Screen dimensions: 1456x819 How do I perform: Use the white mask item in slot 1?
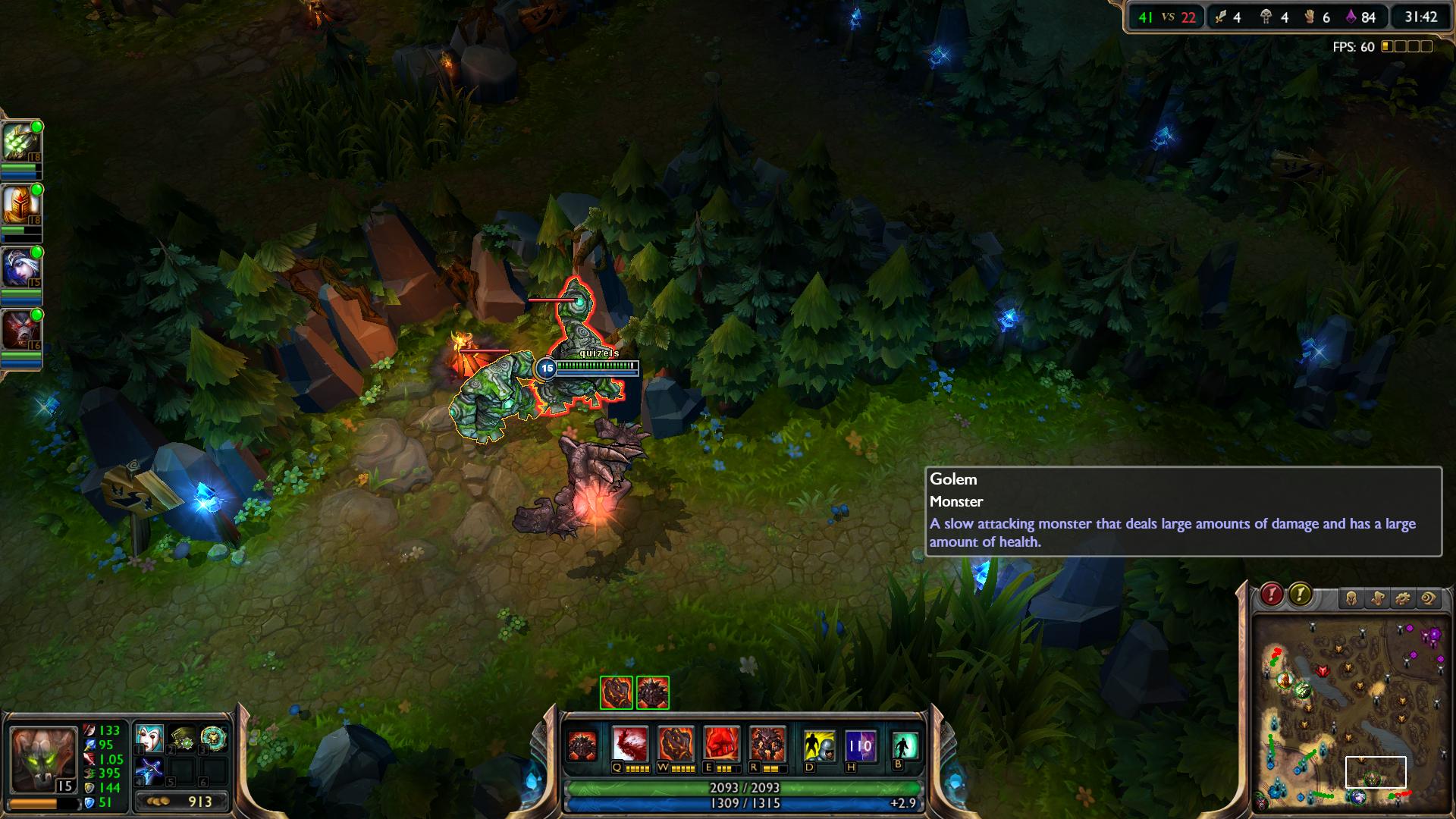pyautogui.click(x=149, y=738)
